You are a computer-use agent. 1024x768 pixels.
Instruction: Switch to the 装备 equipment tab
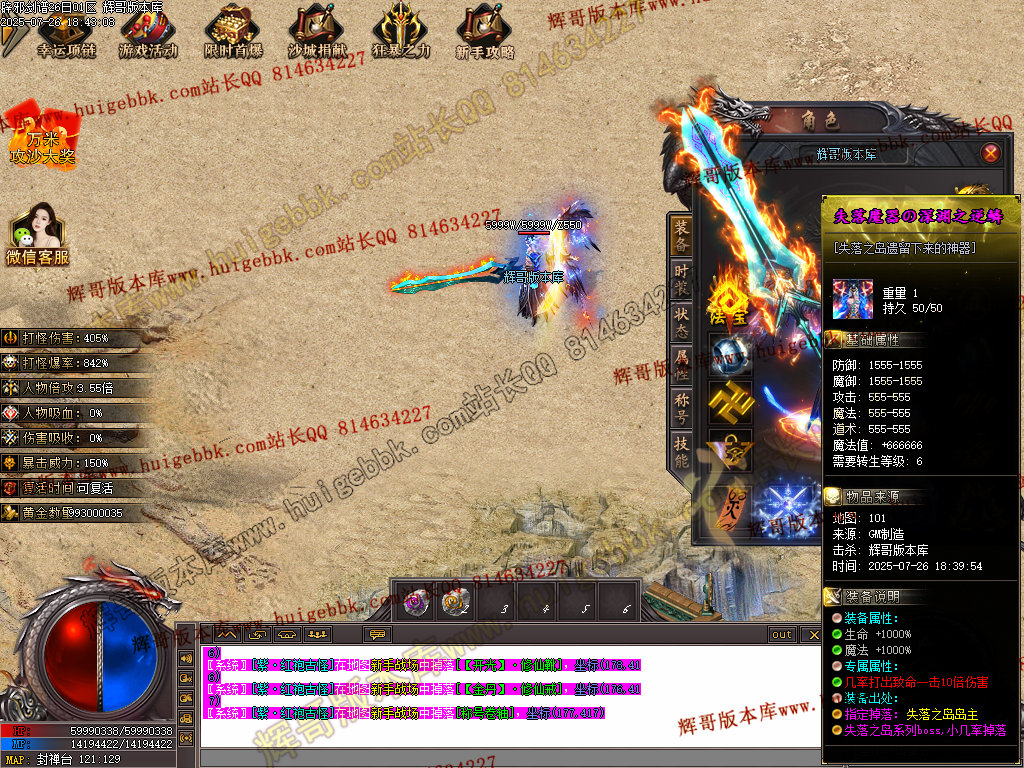(681, 236)
